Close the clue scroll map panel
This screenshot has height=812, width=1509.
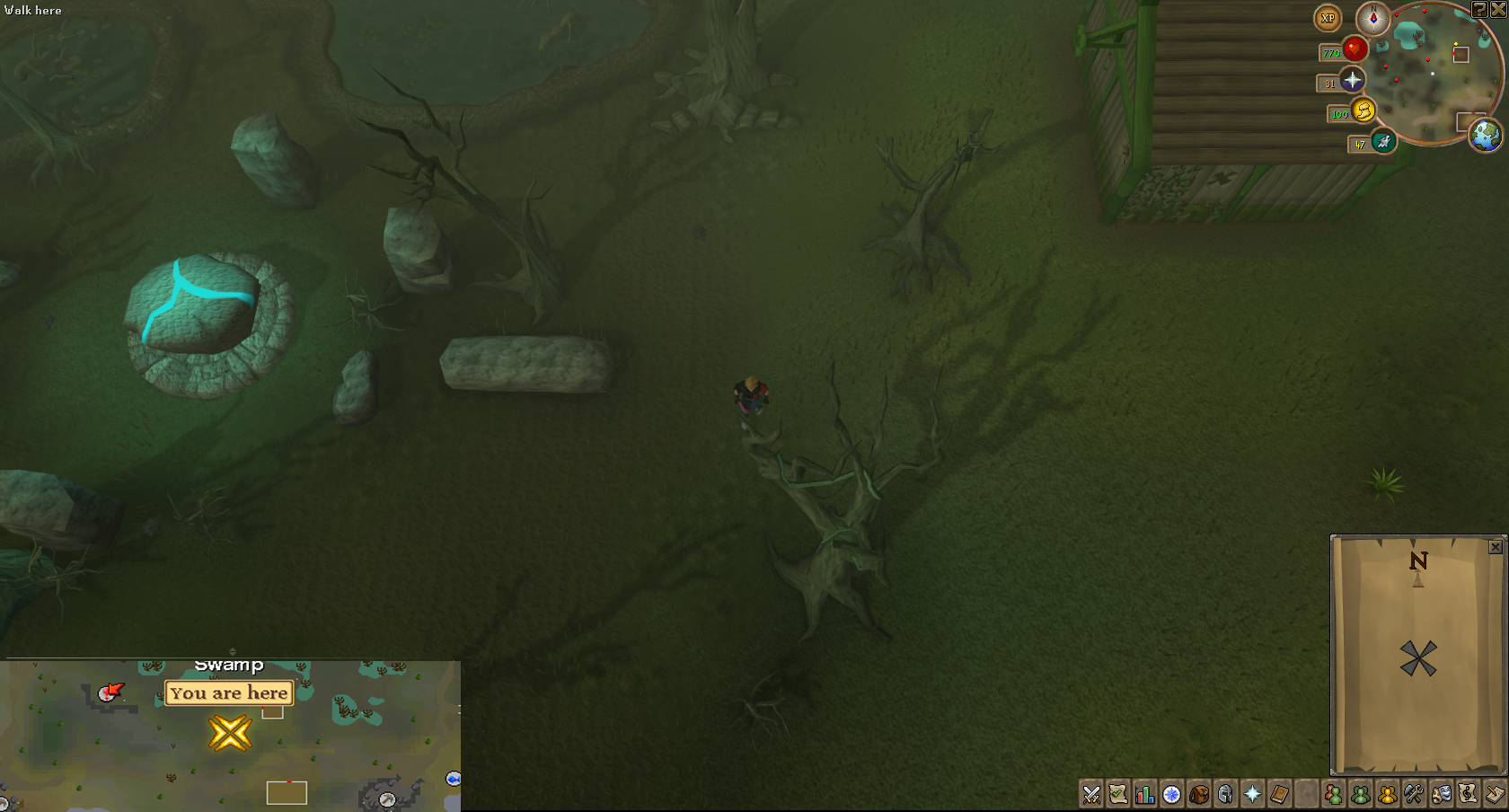pos(1496,547)
